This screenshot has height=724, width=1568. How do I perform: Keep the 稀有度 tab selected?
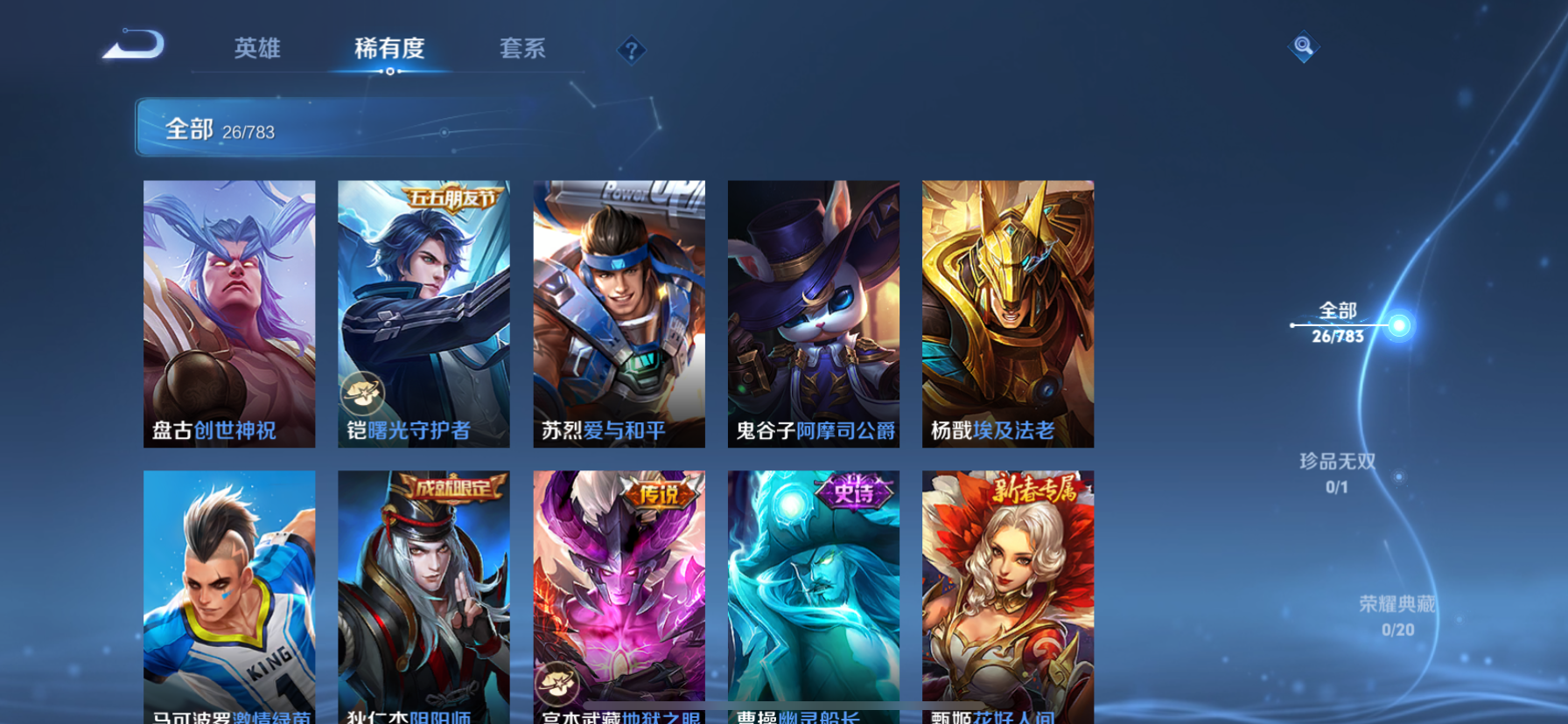(x=390, y=50)
